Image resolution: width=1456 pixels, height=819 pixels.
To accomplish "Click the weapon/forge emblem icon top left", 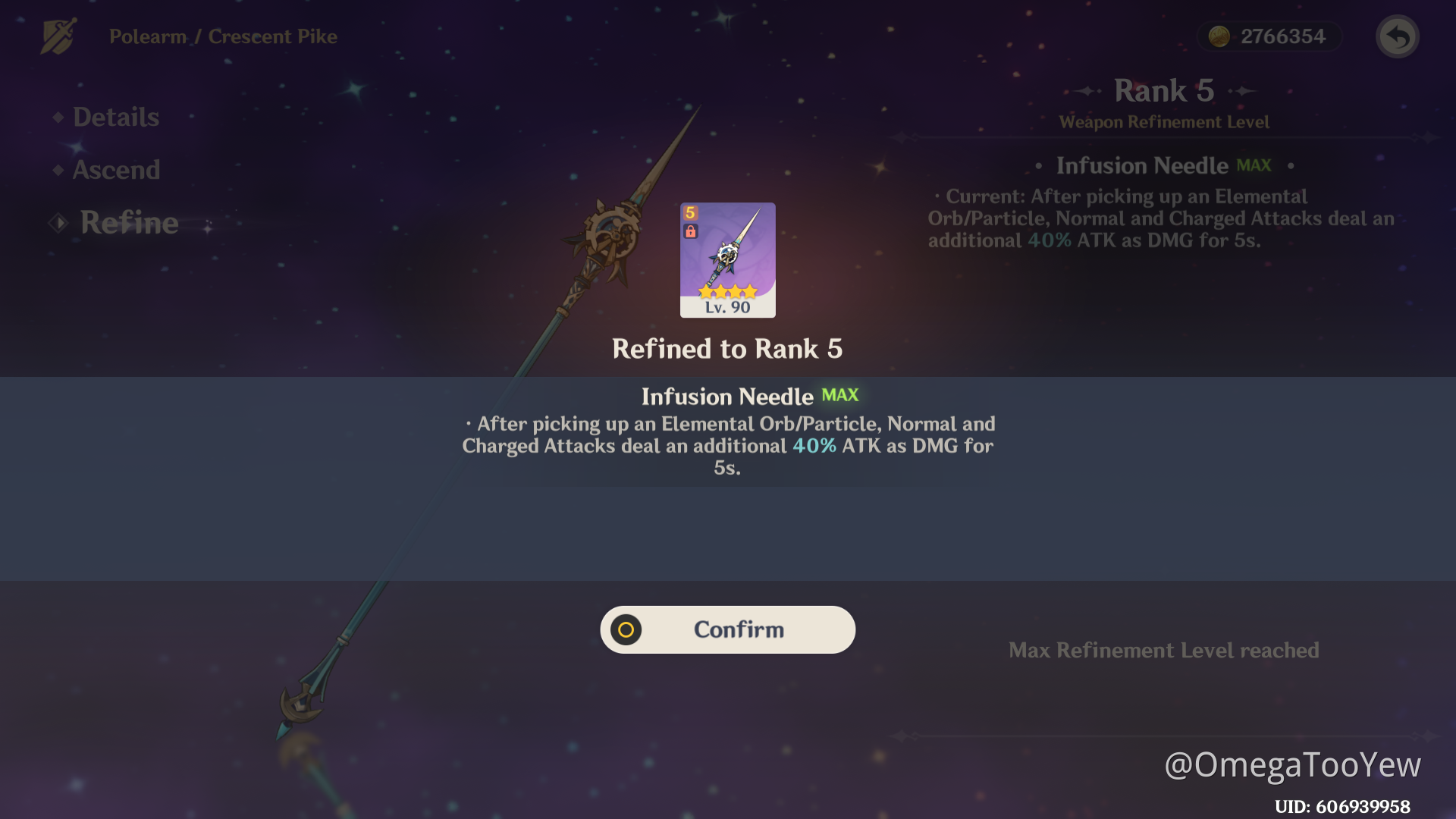I will 57,36.
